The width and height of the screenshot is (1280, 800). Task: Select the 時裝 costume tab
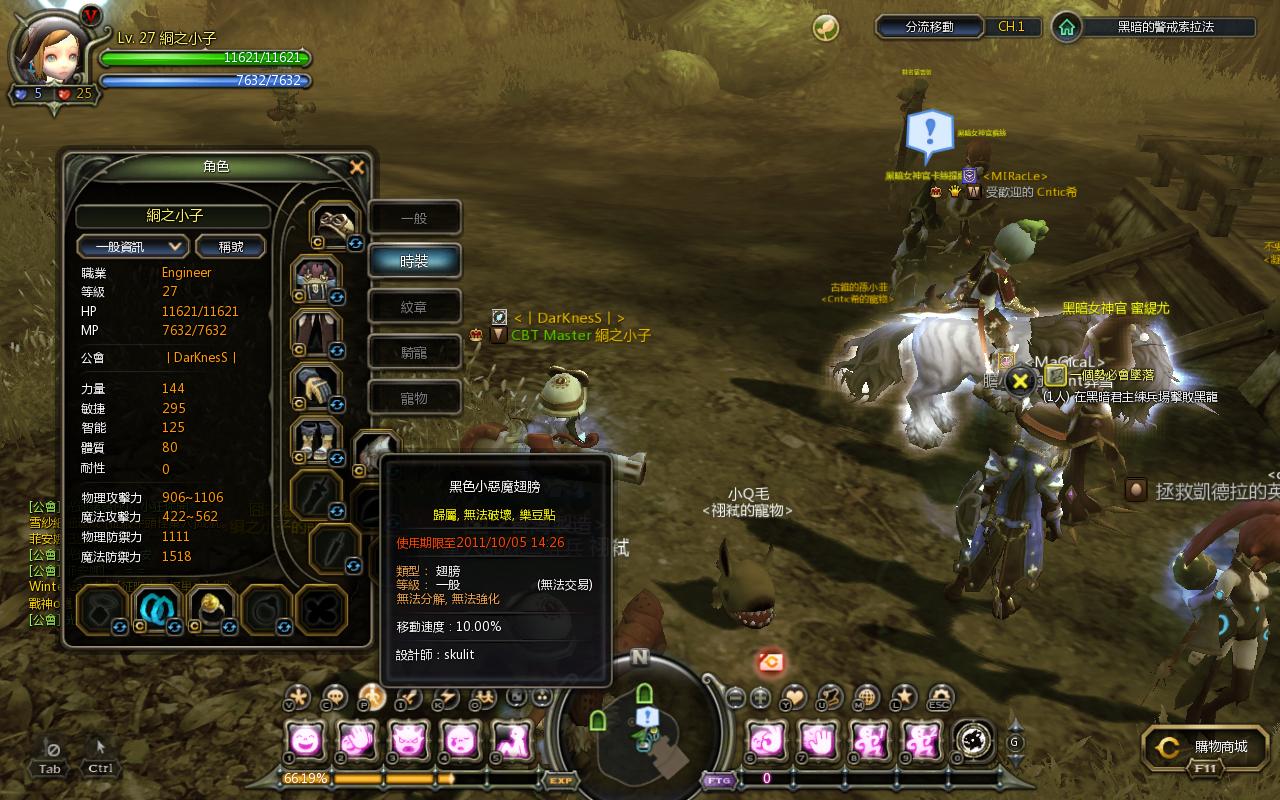point(414,261)
